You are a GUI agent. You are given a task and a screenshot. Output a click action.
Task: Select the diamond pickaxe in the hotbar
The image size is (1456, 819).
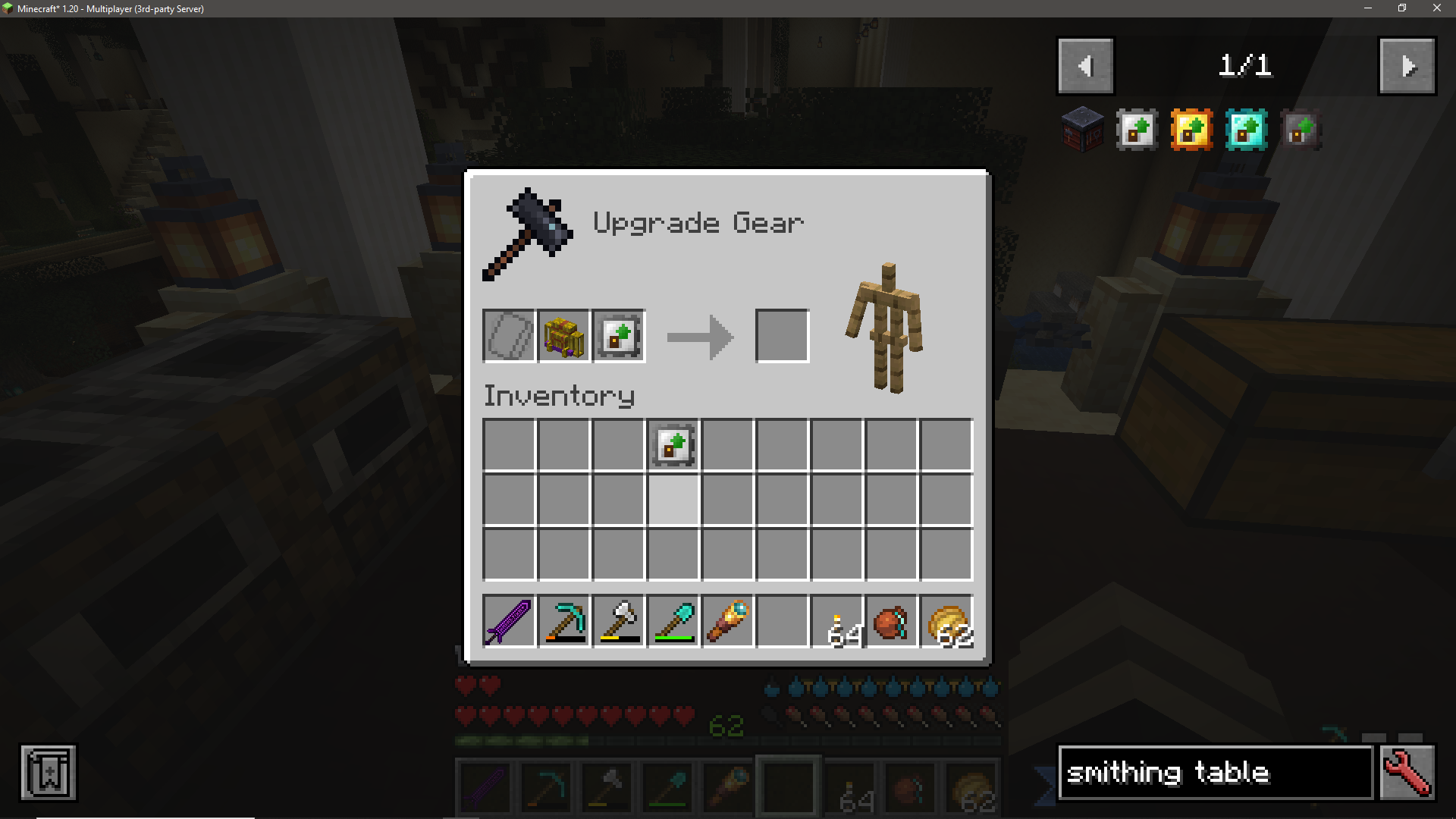563,622
